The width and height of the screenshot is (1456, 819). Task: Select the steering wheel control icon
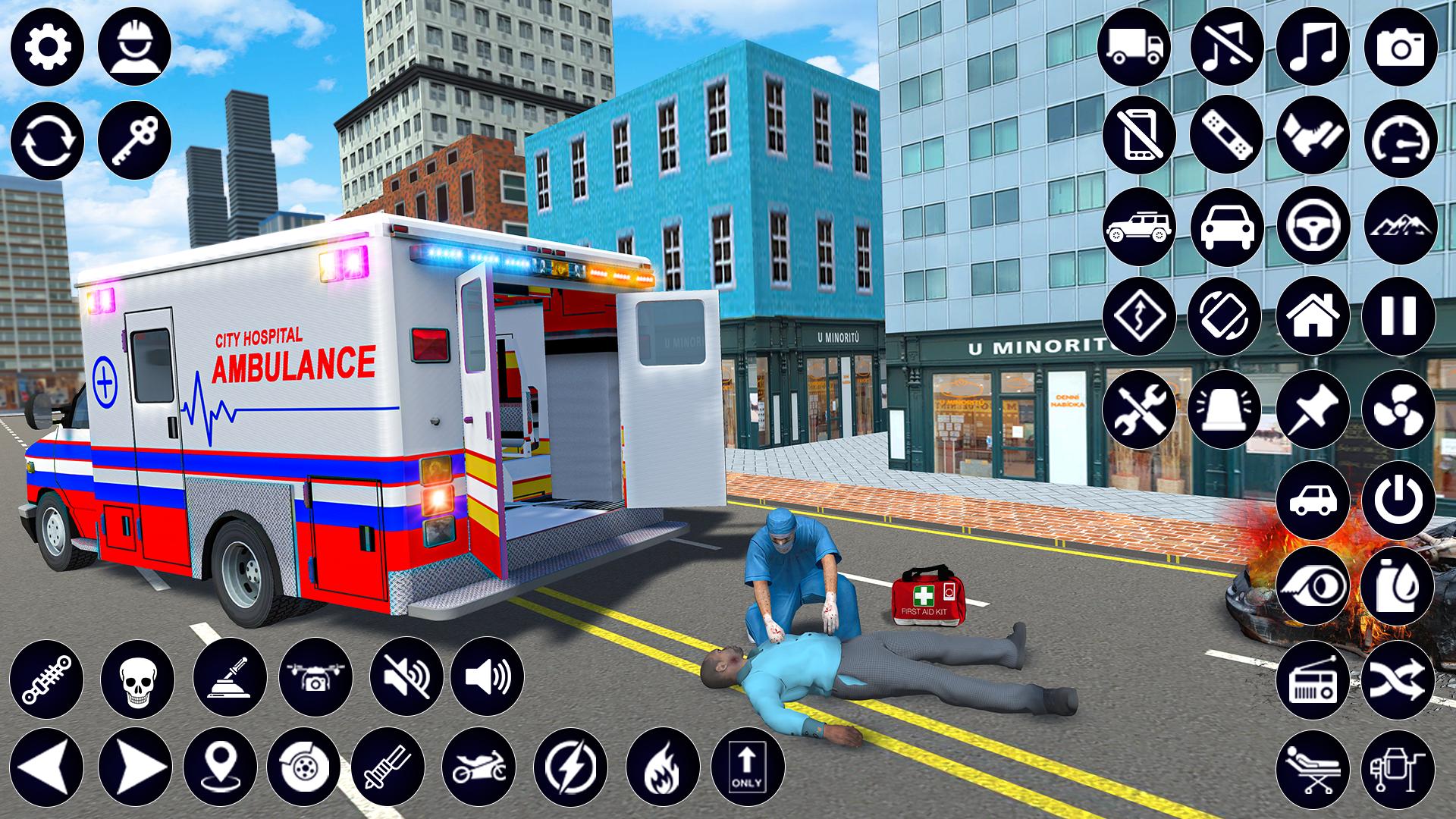[x=1313, y=226]
